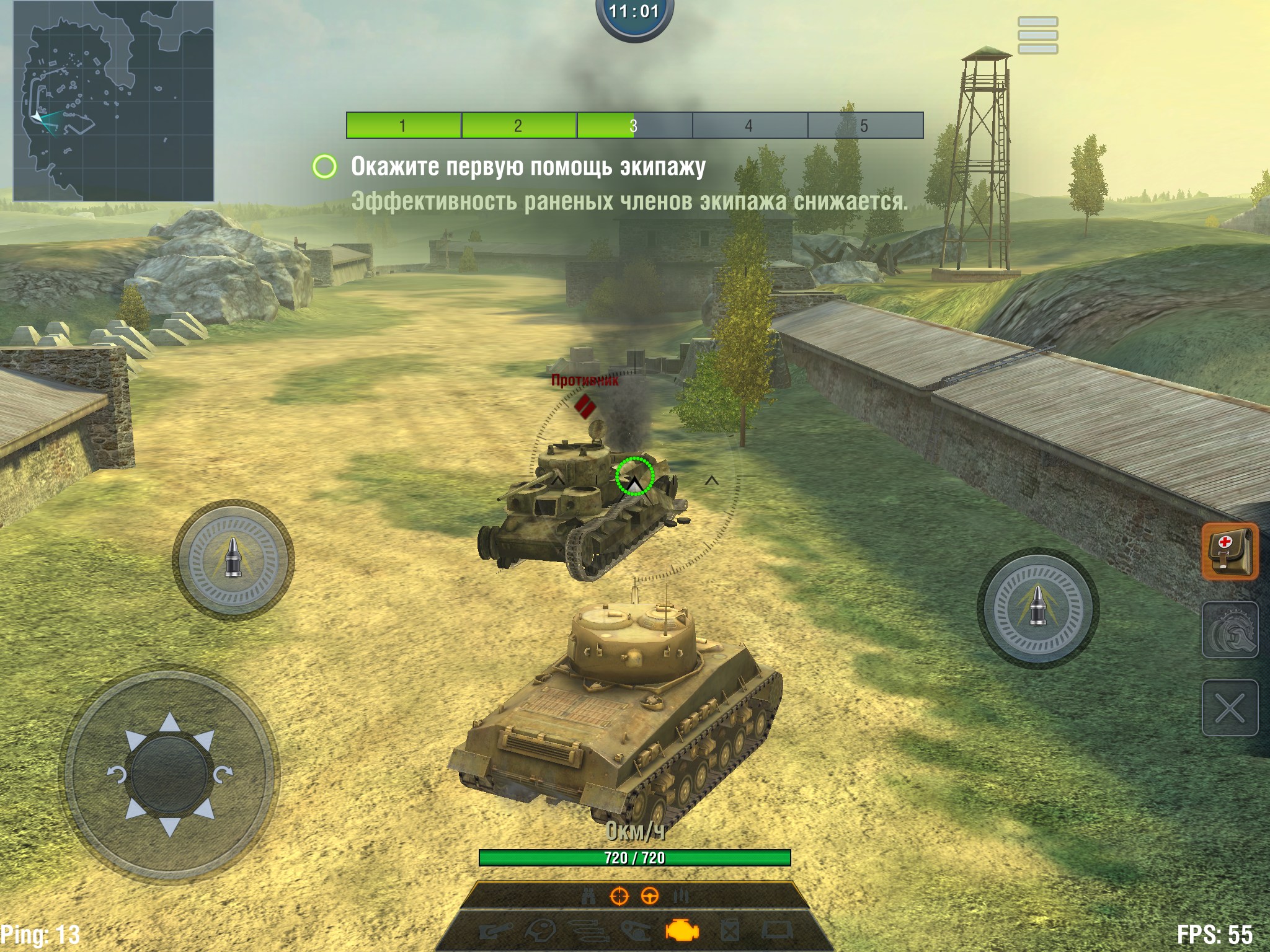This screenshot has height=952, width=1270.
Task: Open the hamburger pause menu
Action: (x=1037, y=35)
